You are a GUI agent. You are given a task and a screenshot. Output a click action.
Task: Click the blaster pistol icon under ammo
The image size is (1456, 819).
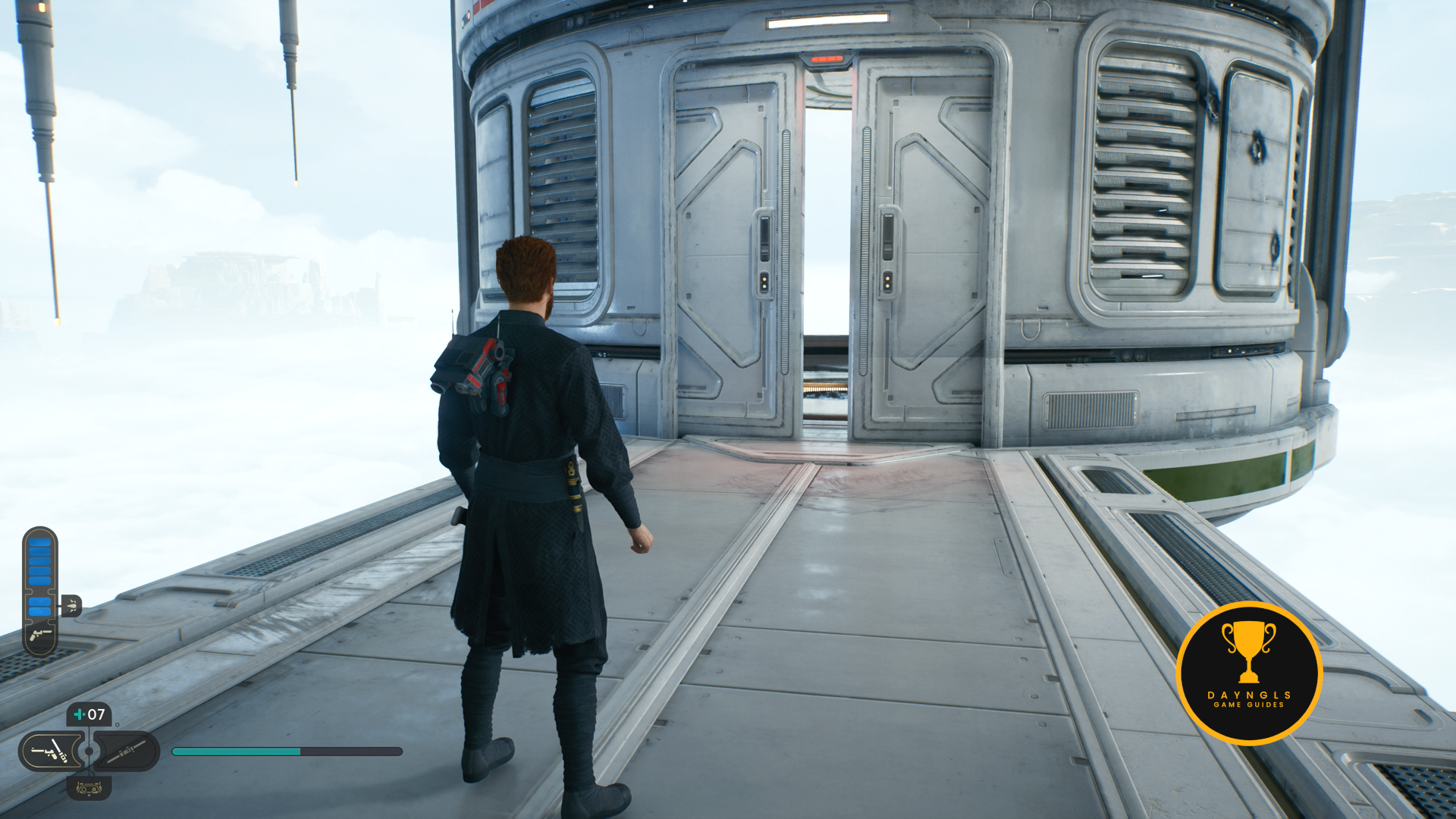coord(40,634)
